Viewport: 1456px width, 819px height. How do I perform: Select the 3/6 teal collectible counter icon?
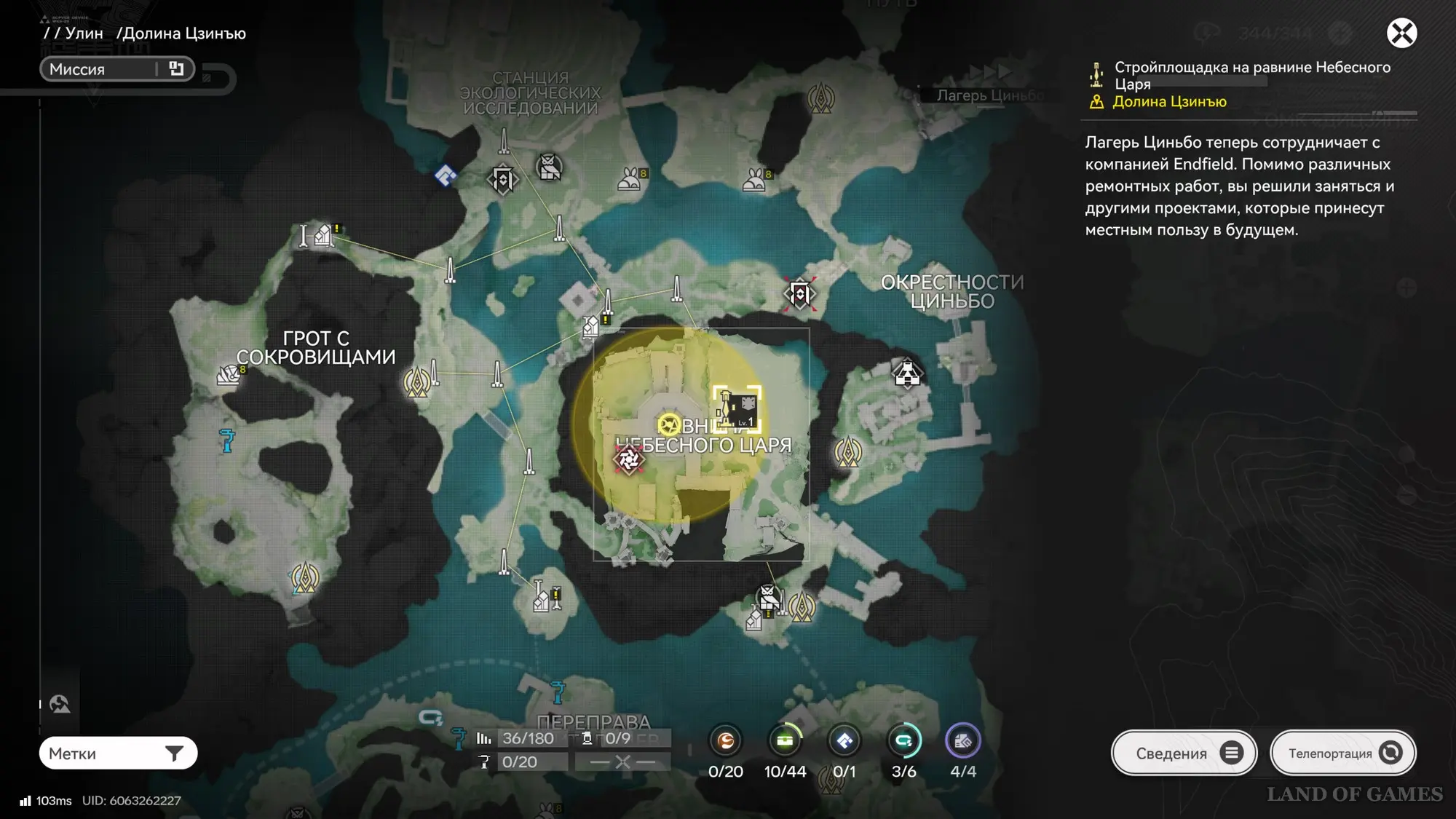click(x=903, y=741)
